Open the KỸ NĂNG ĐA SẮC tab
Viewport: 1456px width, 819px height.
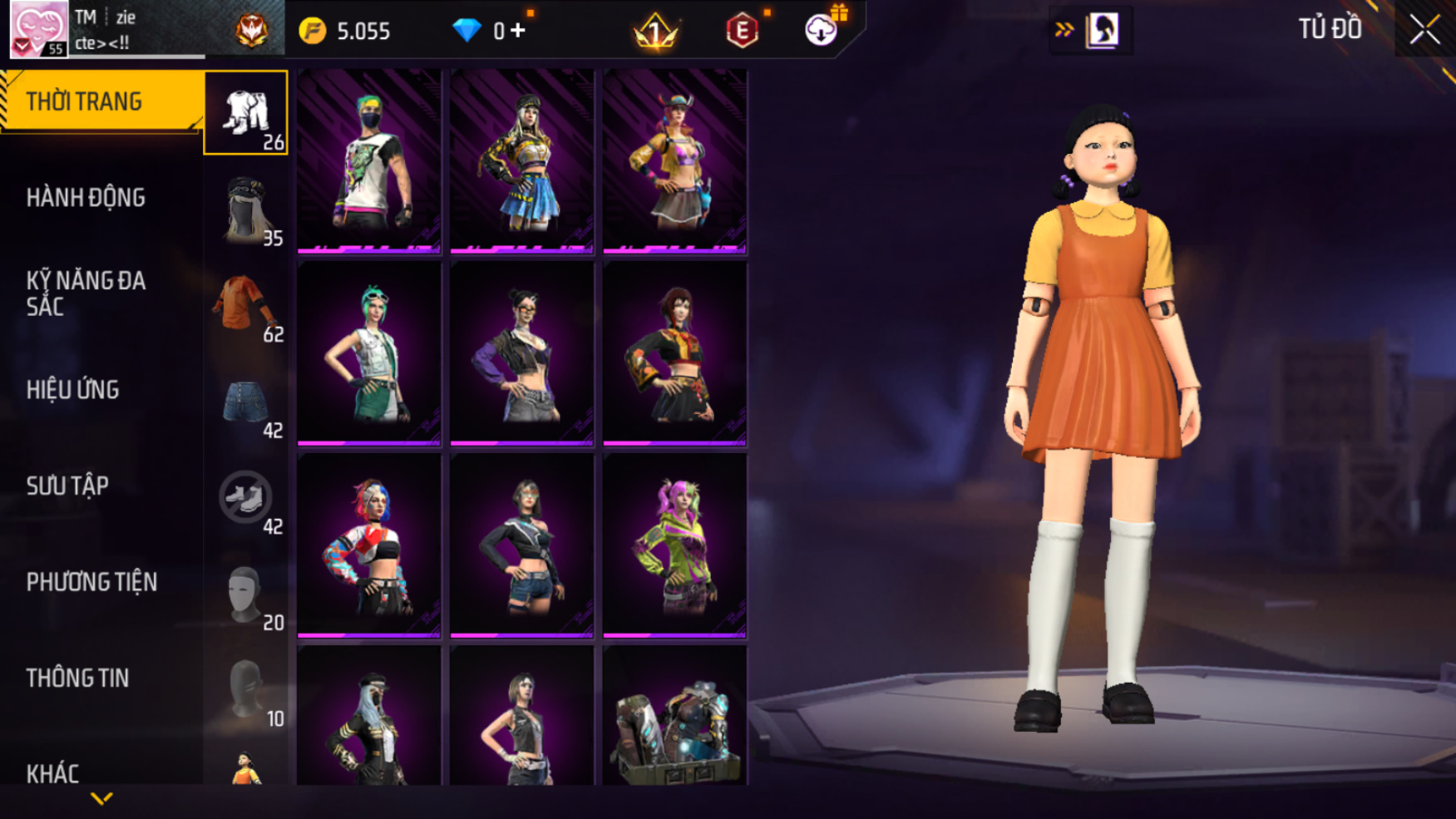click(86, 294)
